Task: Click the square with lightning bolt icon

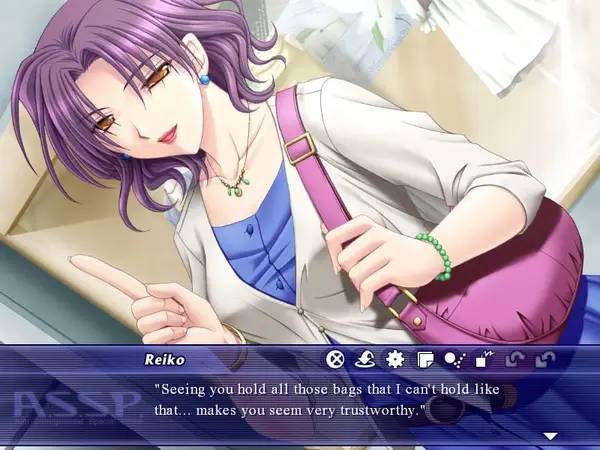Action: 484,359
